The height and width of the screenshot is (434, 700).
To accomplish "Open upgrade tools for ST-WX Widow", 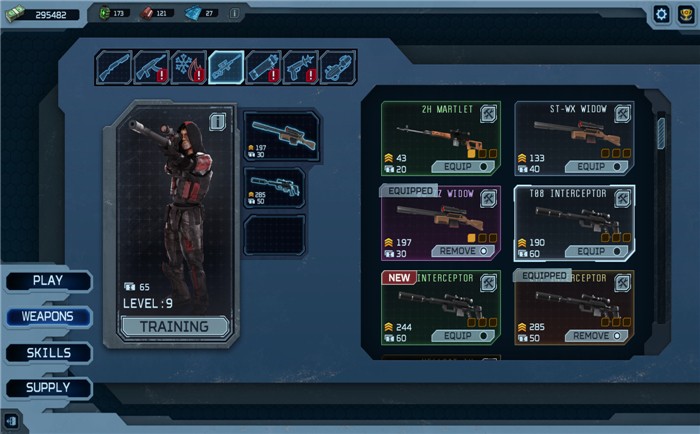I will coord(622,115).
